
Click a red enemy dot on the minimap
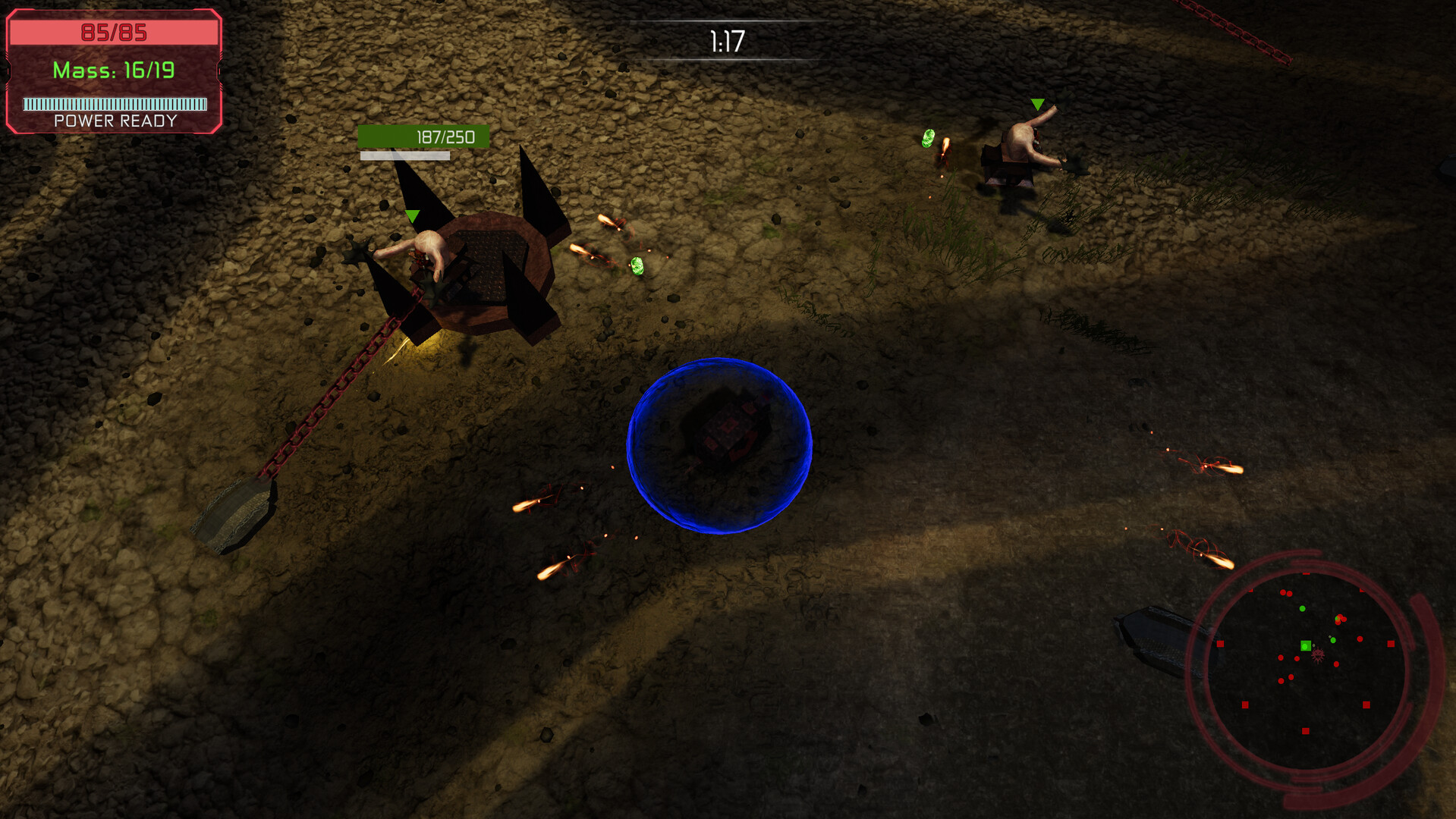[1359, 638]
